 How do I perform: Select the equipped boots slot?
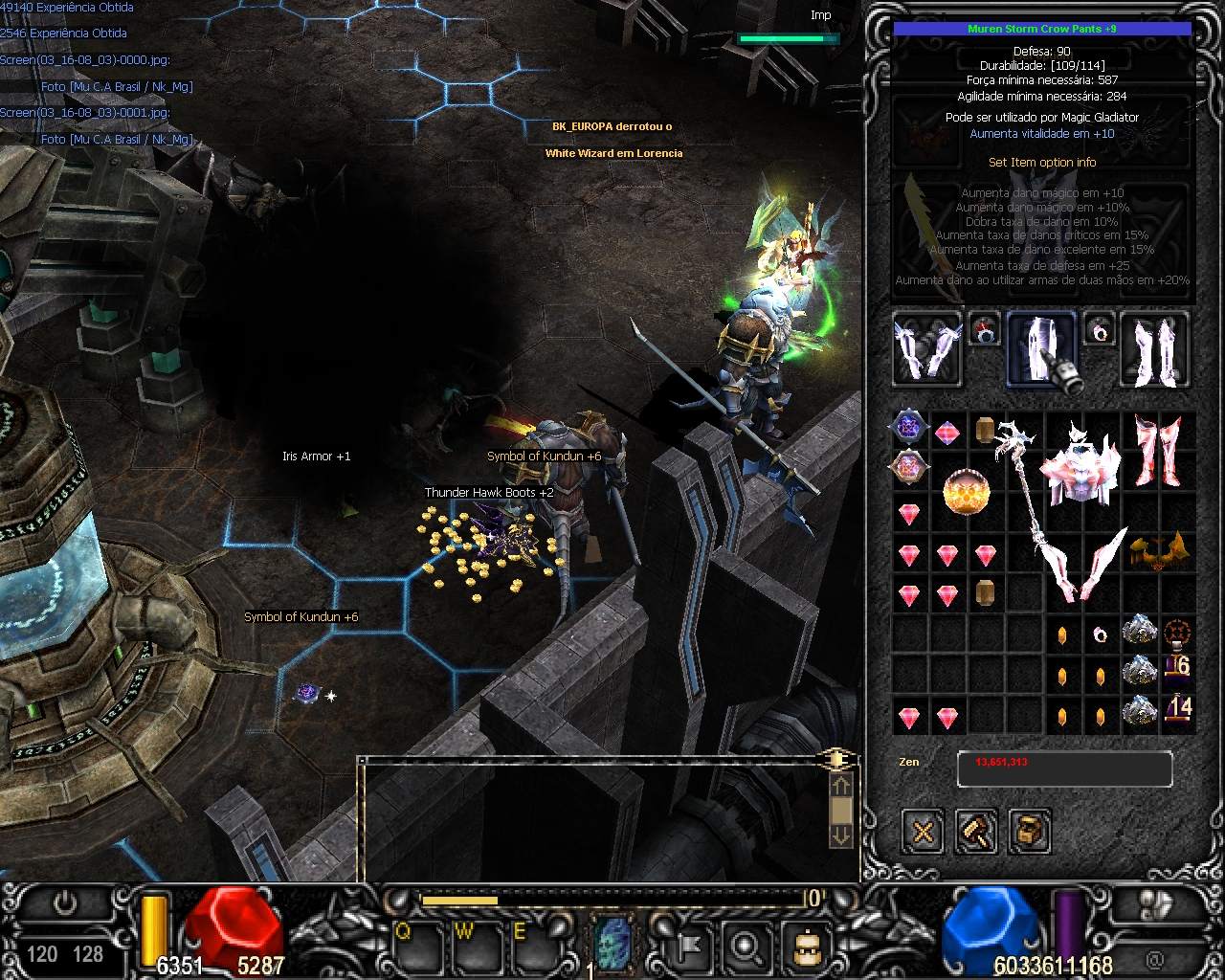1154,348
